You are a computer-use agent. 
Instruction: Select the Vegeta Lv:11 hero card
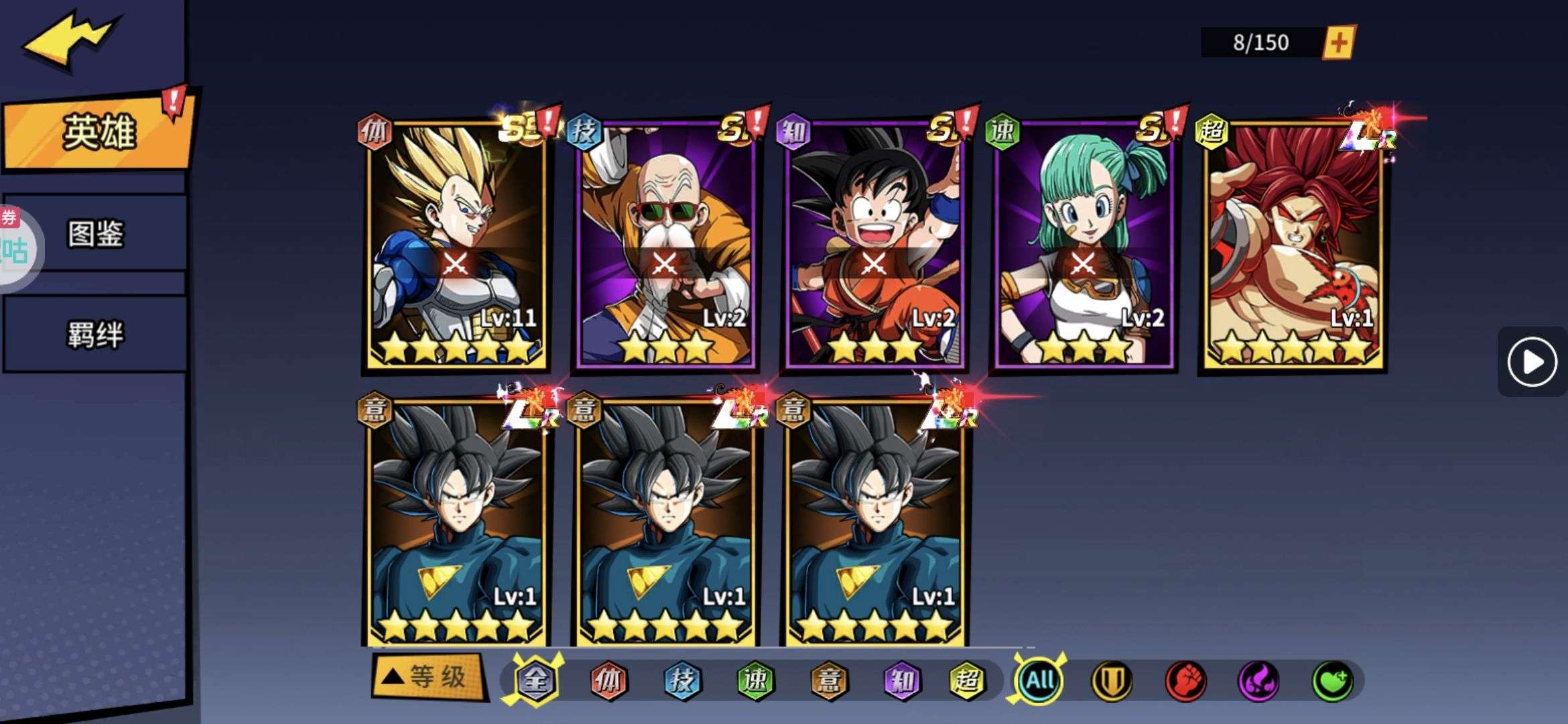[x=457, y=245]
